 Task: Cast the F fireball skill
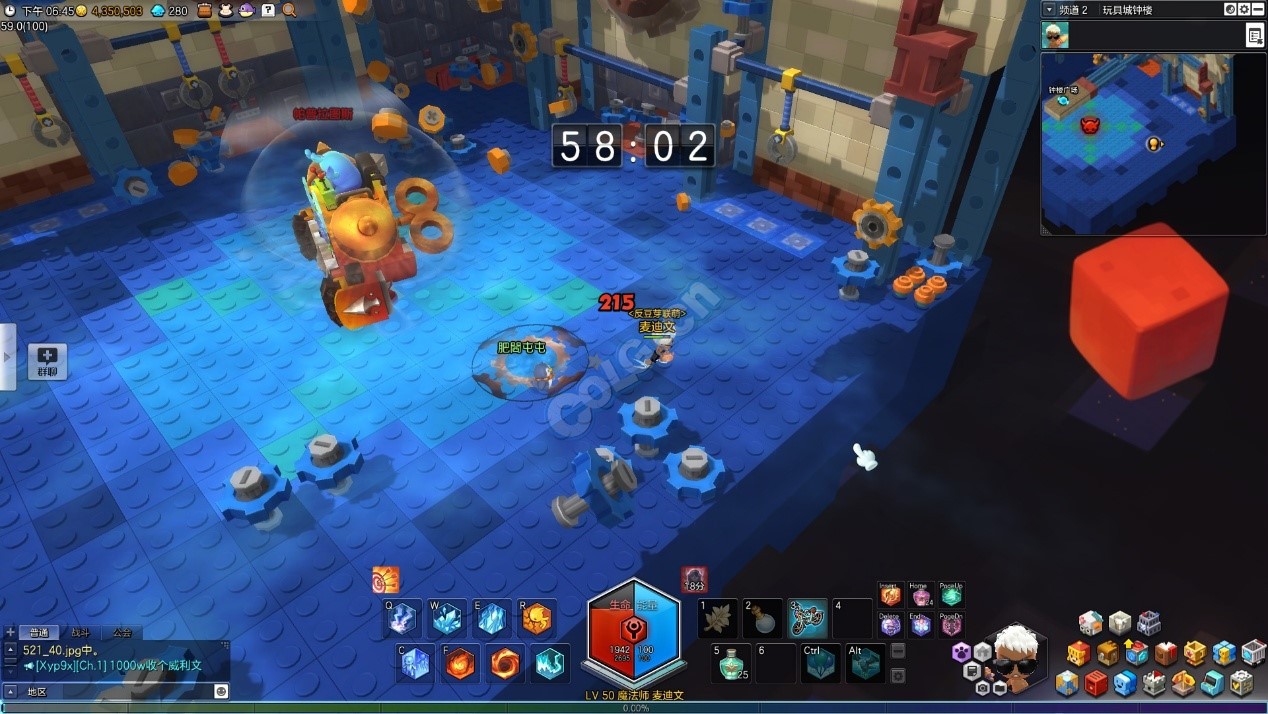coord(460,664)
